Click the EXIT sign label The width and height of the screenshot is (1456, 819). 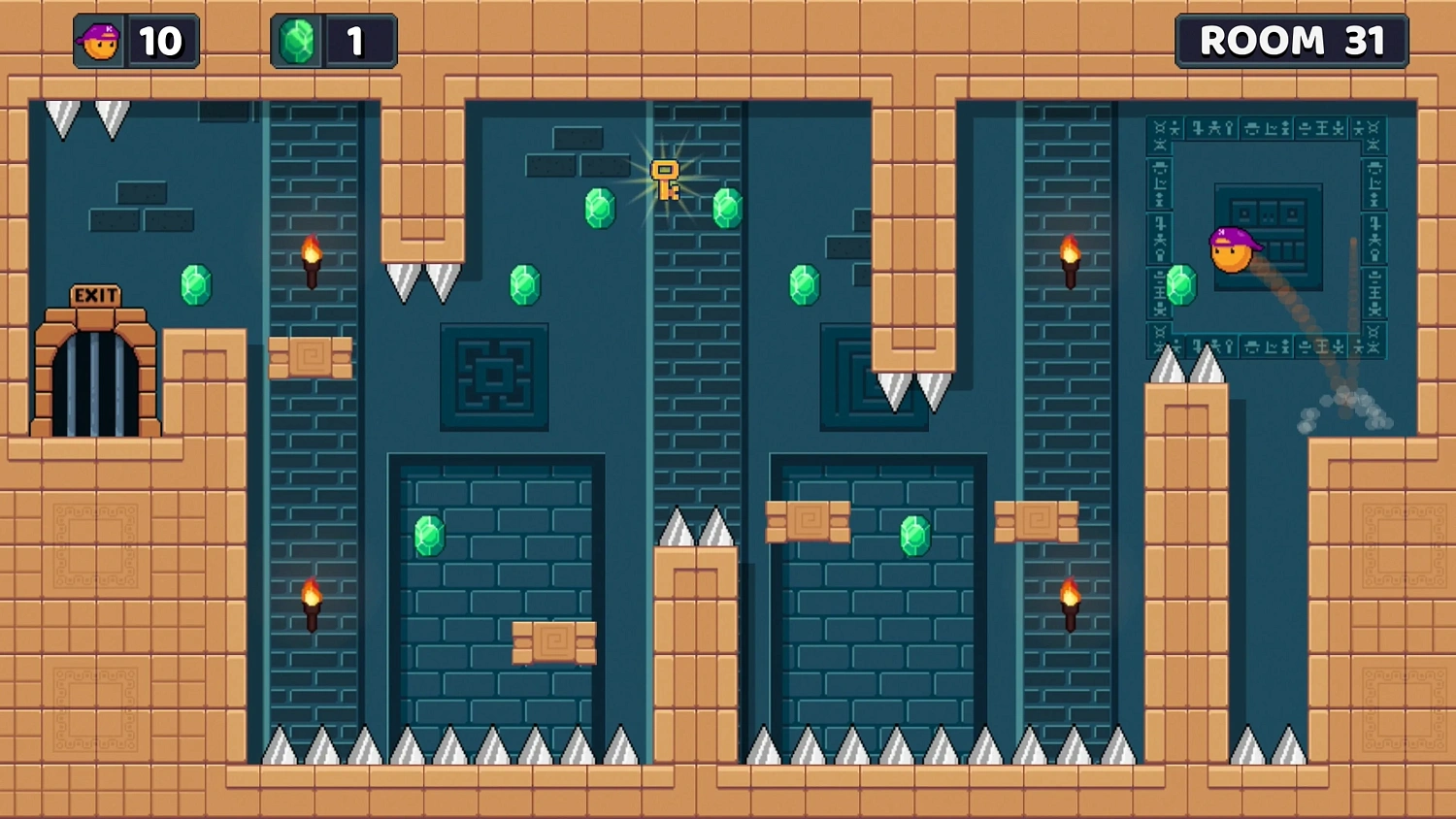click(93, 294)
